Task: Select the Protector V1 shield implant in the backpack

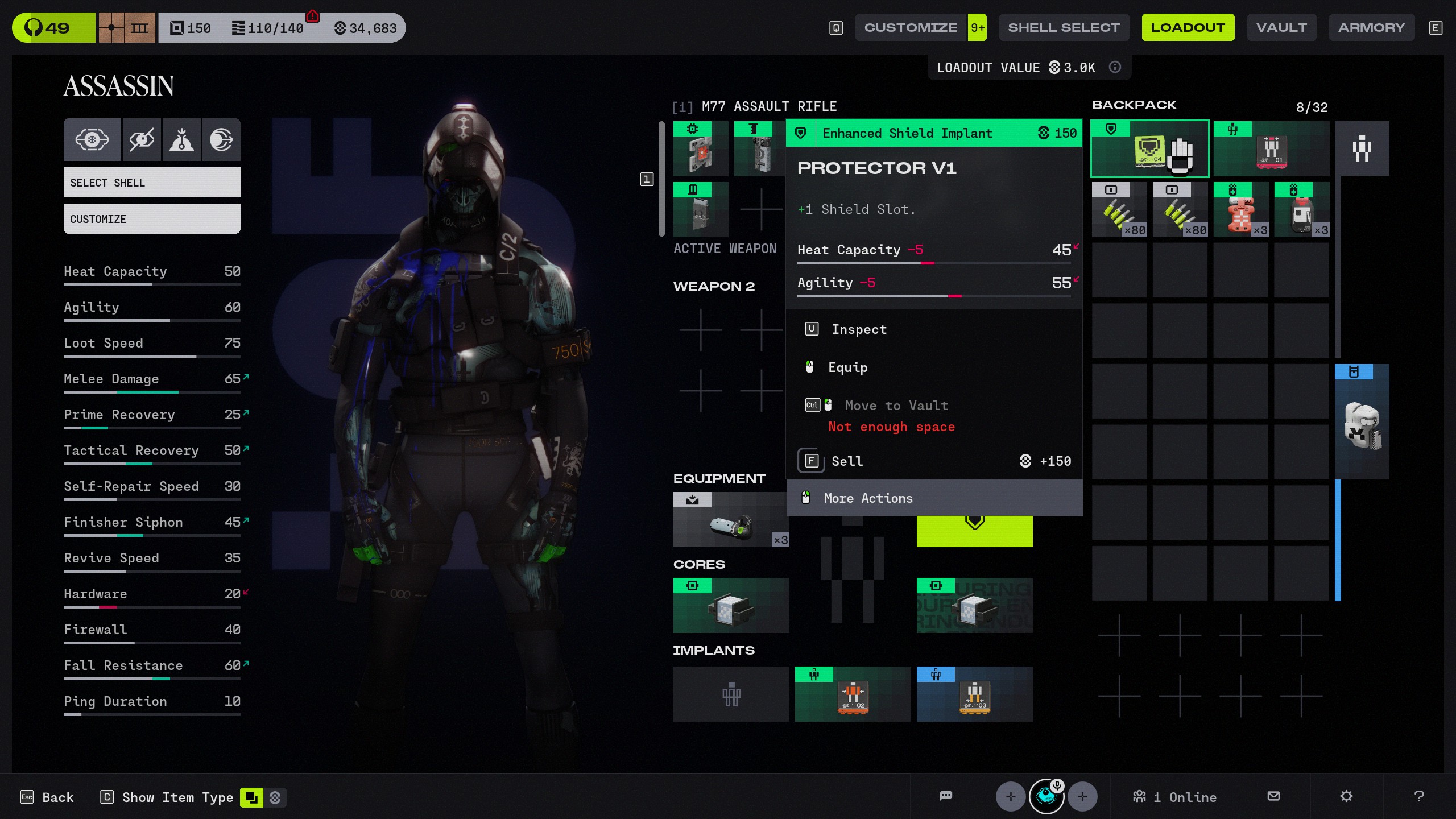Action: [x=1149, y=149]
